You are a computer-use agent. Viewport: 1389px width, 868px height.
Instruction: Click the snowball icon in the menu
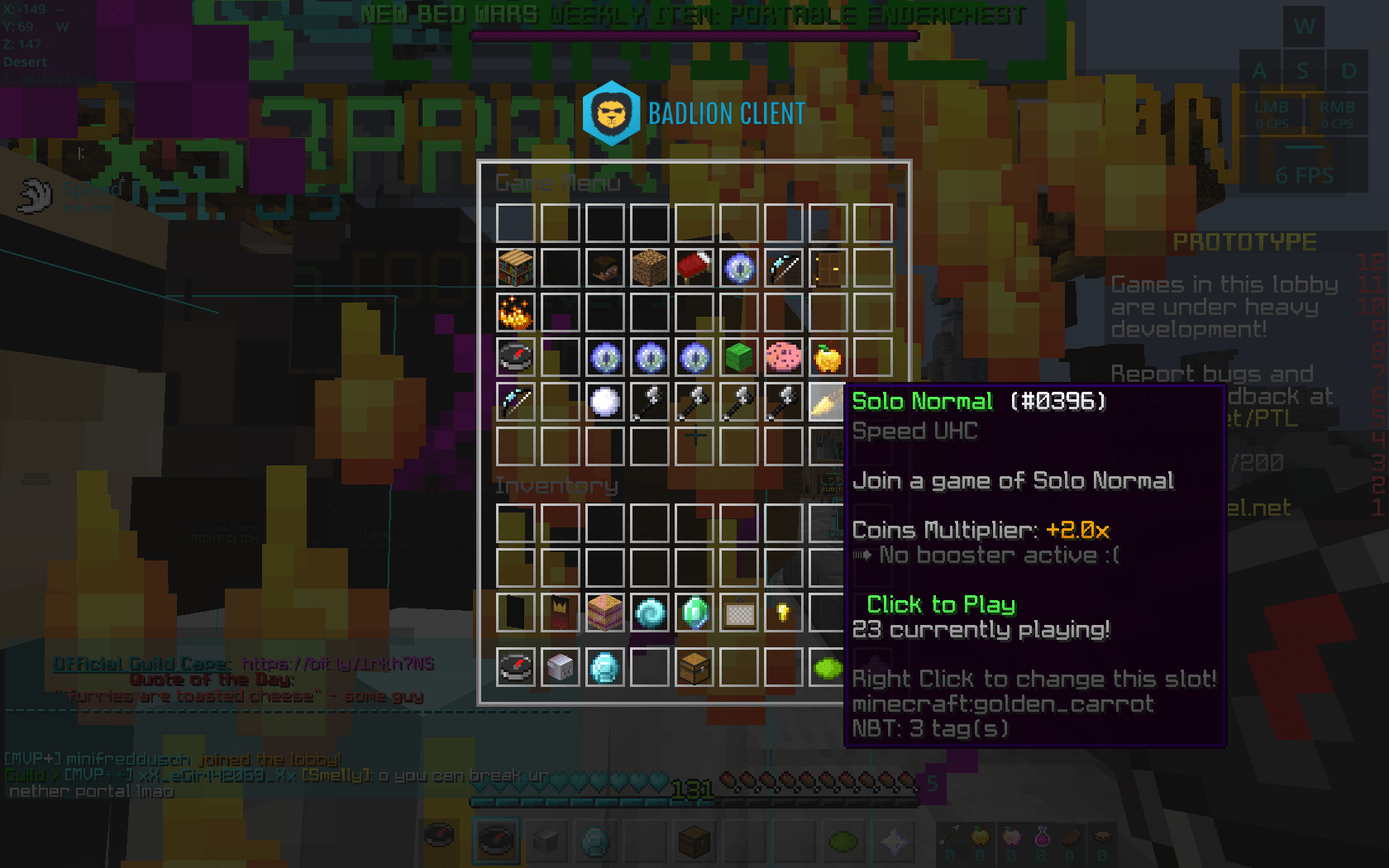click(x=604, y=401)
